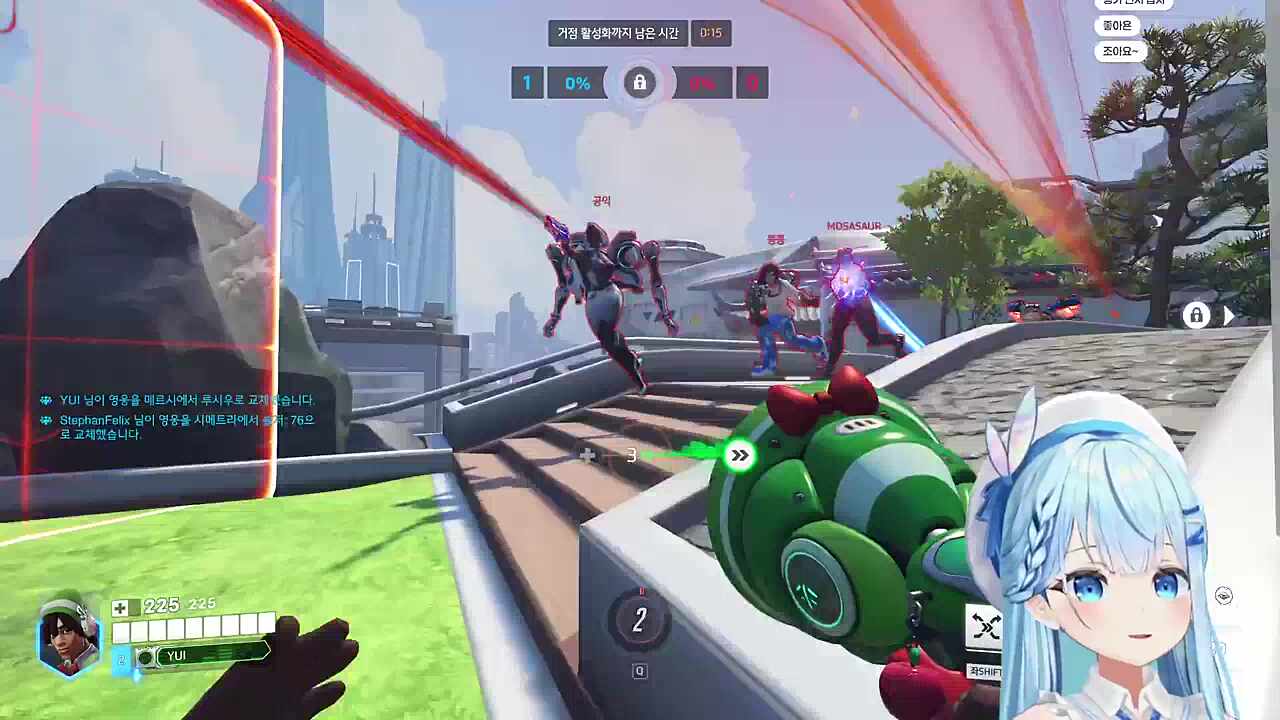
Task: Click the locked objective icon at top
Action: point(640,82)
